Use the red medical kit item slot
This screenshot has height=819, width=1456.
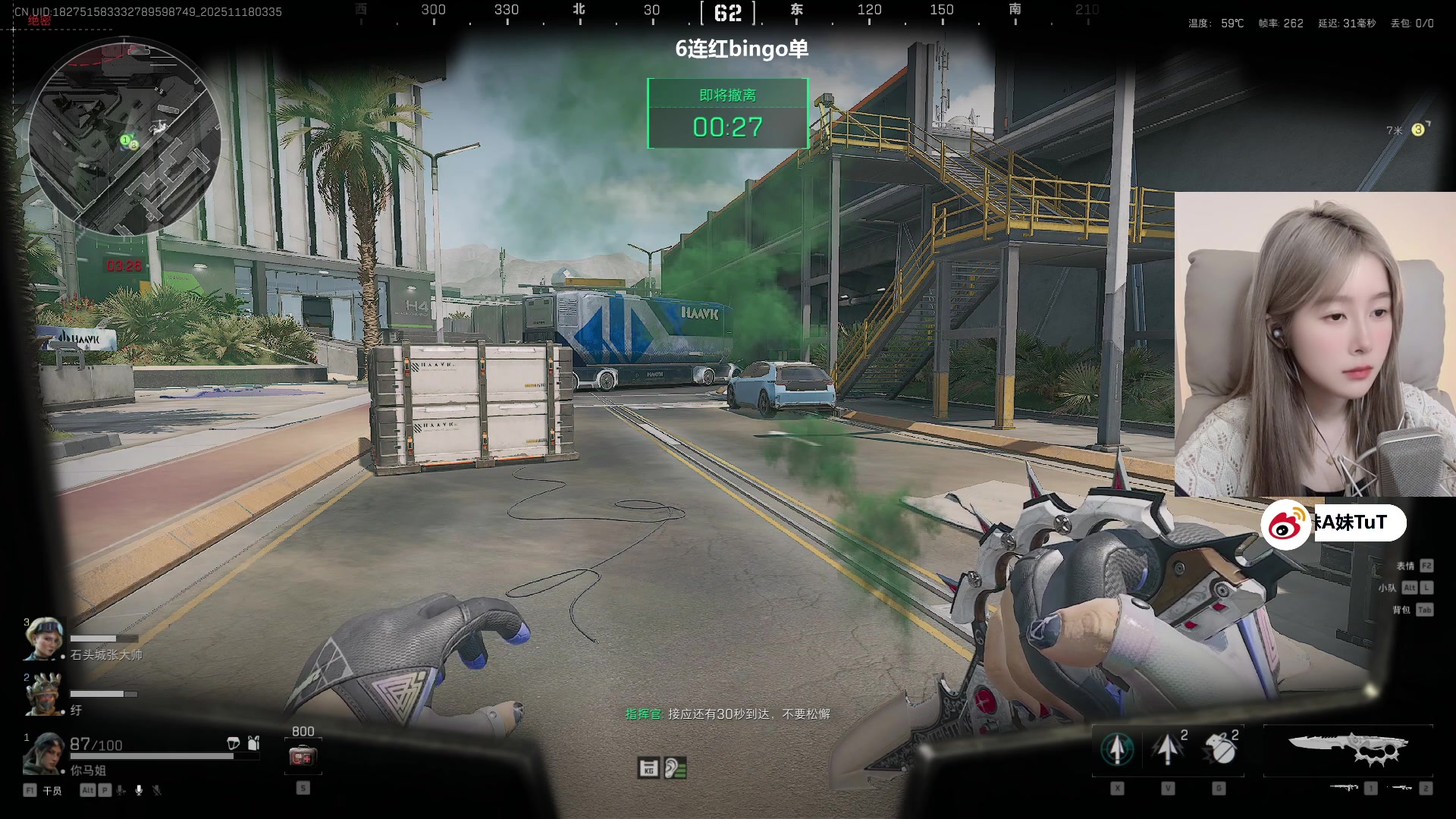[303, 757]
